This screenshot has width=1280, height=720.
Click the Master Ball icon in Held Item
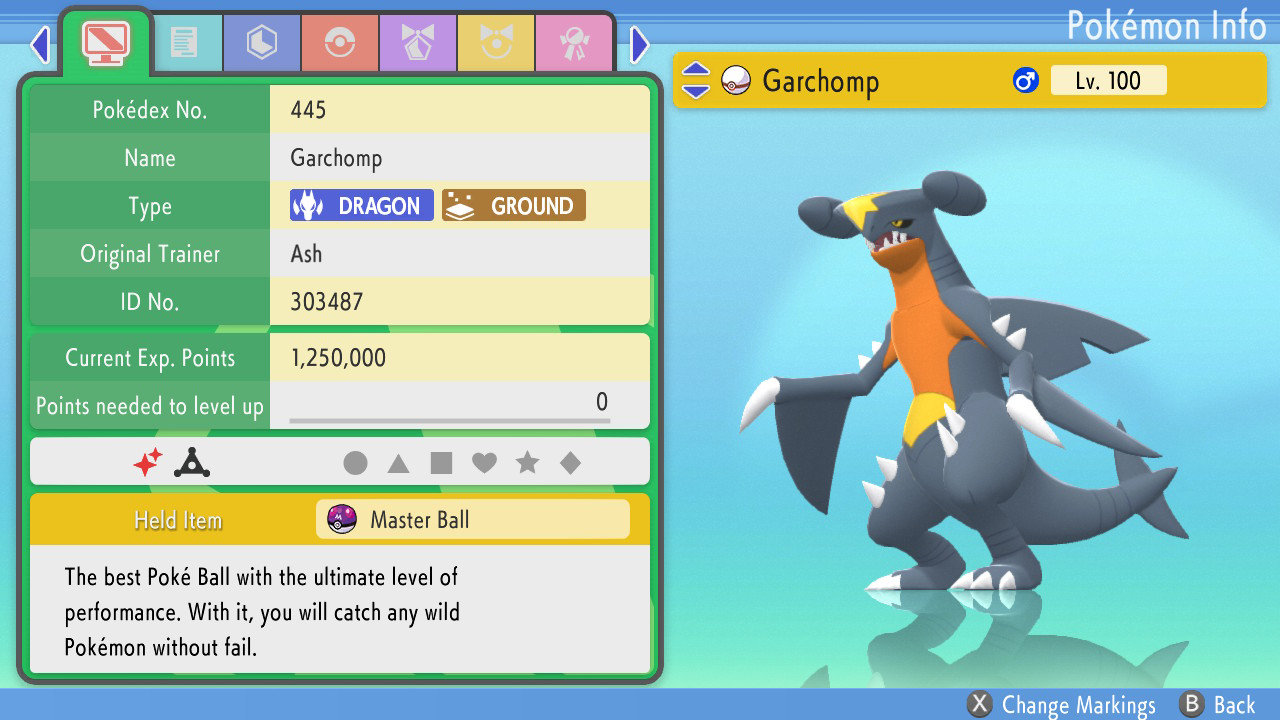pyautogui.click(x=344, y=519)
